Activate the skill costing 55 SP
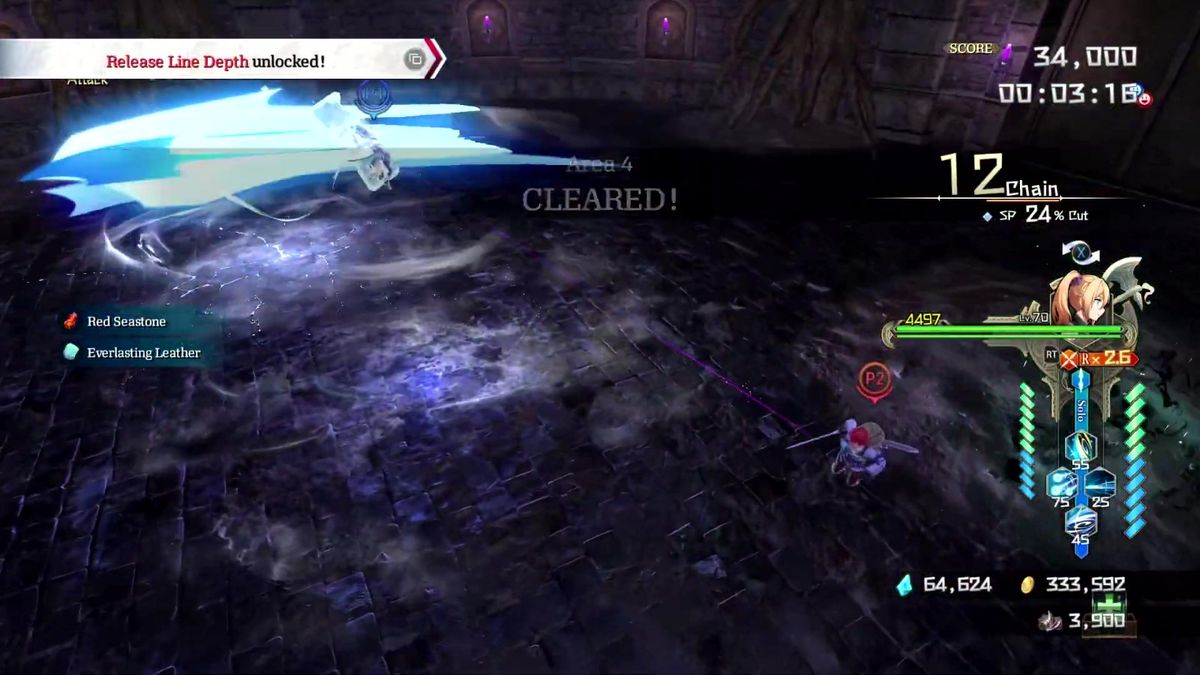 pos(1080,447)
